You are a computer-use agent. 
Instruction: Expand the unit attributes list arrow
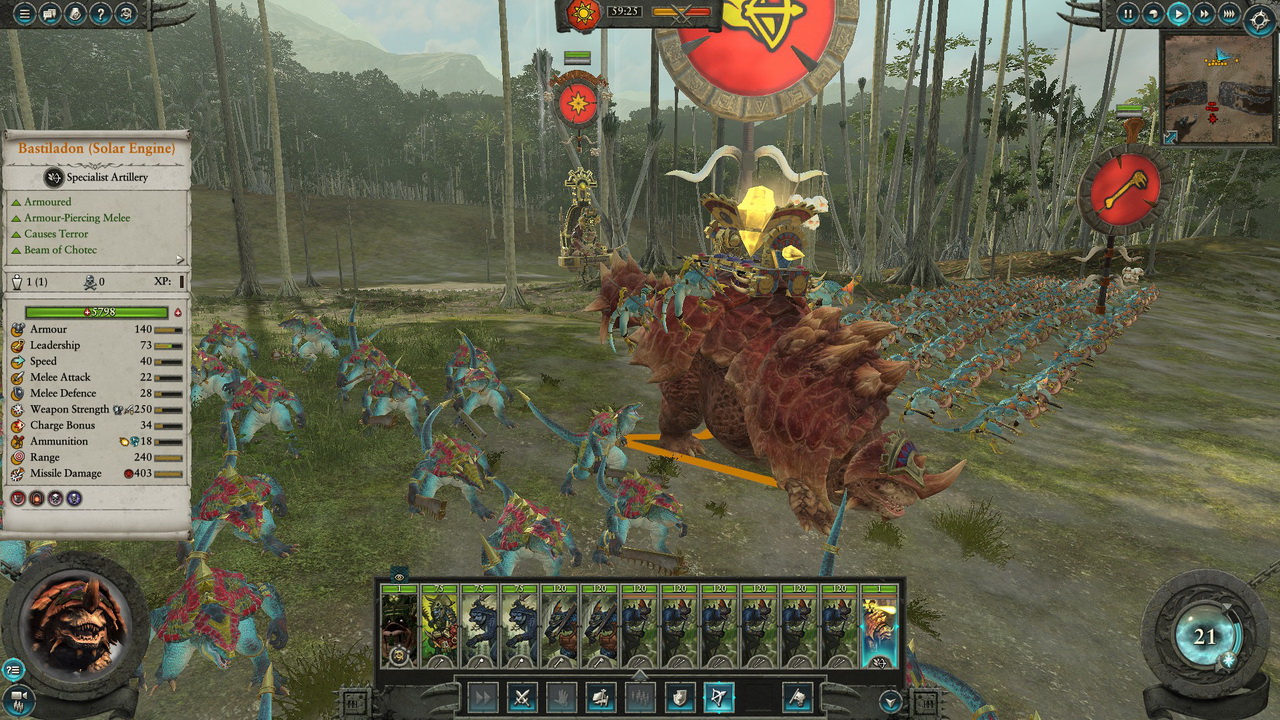[x=180, y=259]
